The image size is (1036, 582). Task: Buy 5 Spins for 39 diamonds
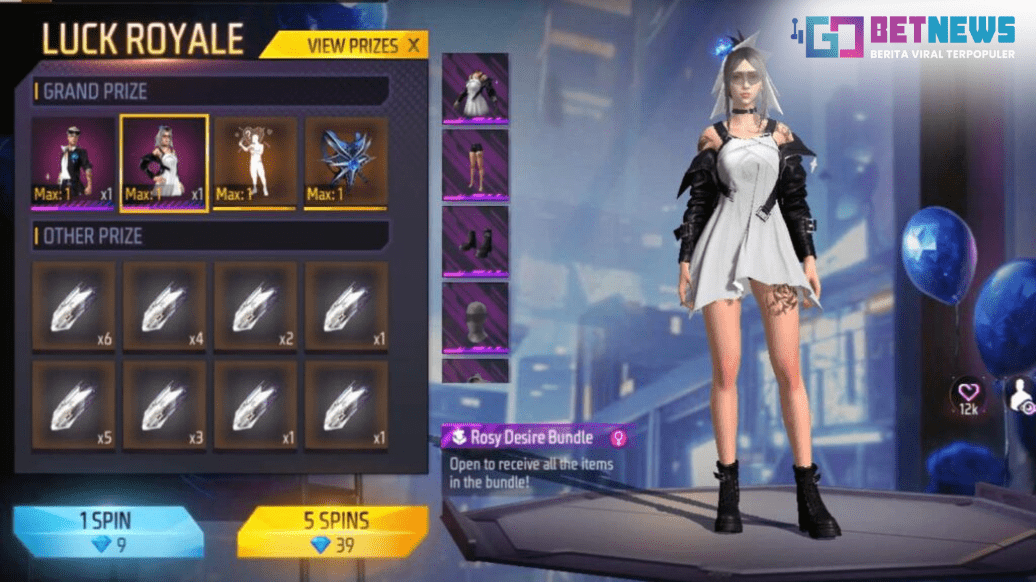coord(332,531)
